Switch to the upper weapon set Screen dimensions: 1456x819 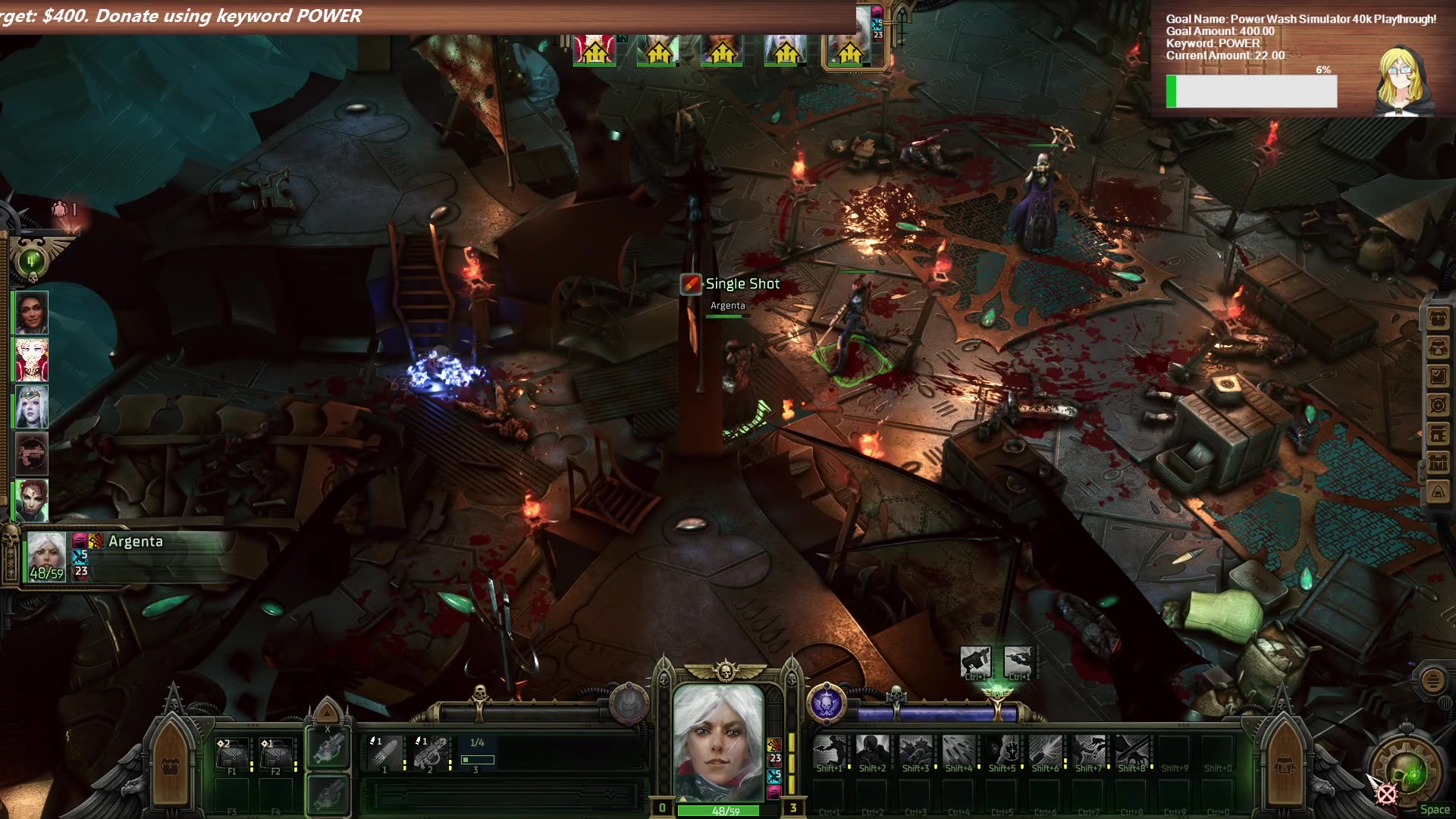coord(328,748)
